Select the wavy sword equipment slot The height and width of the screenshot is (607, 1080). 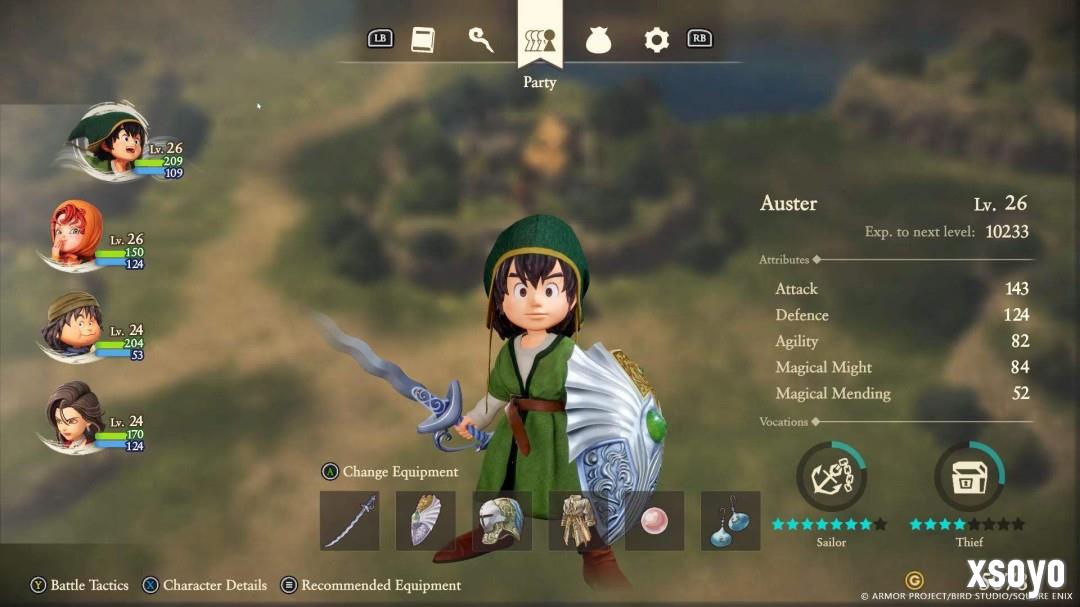coord(350,520)
